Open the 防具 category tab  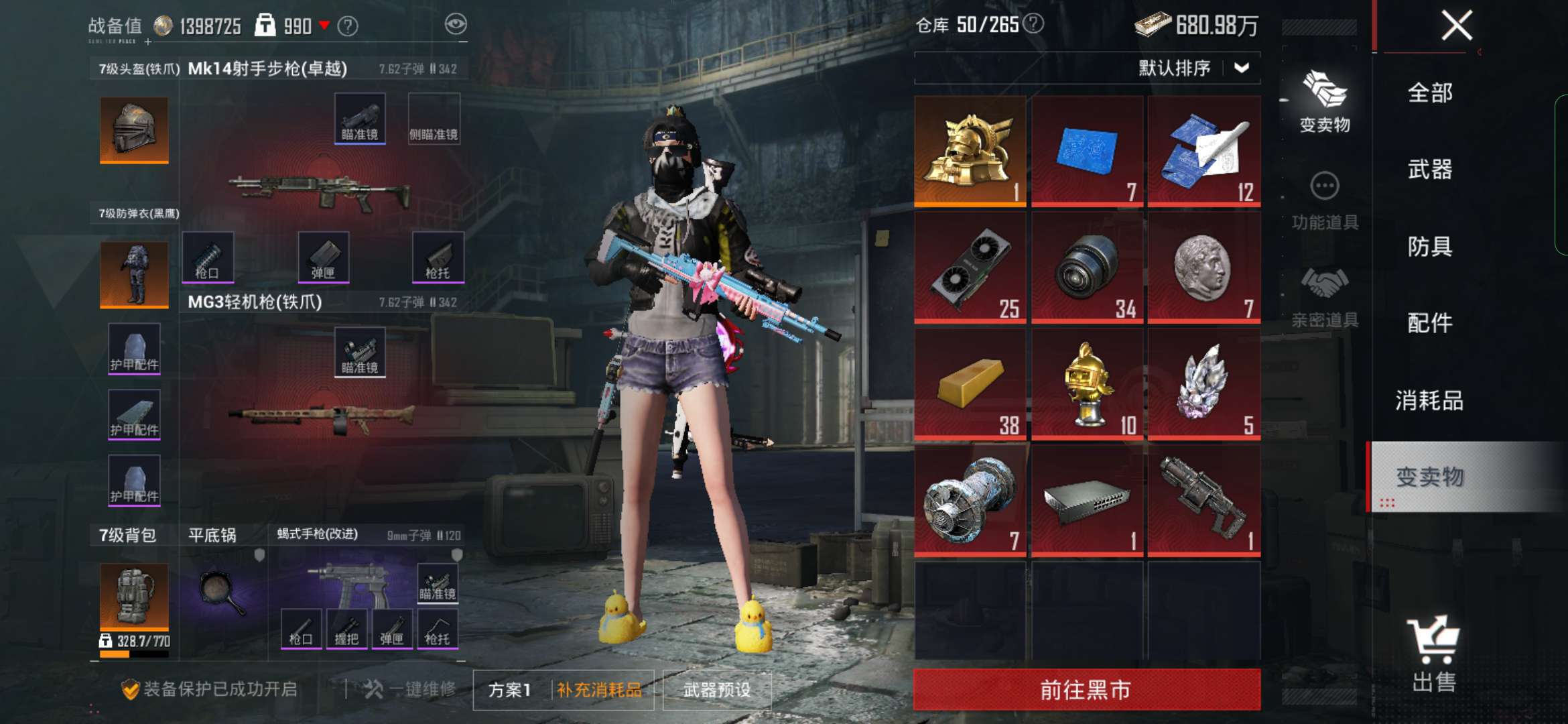click(1430, 247)
